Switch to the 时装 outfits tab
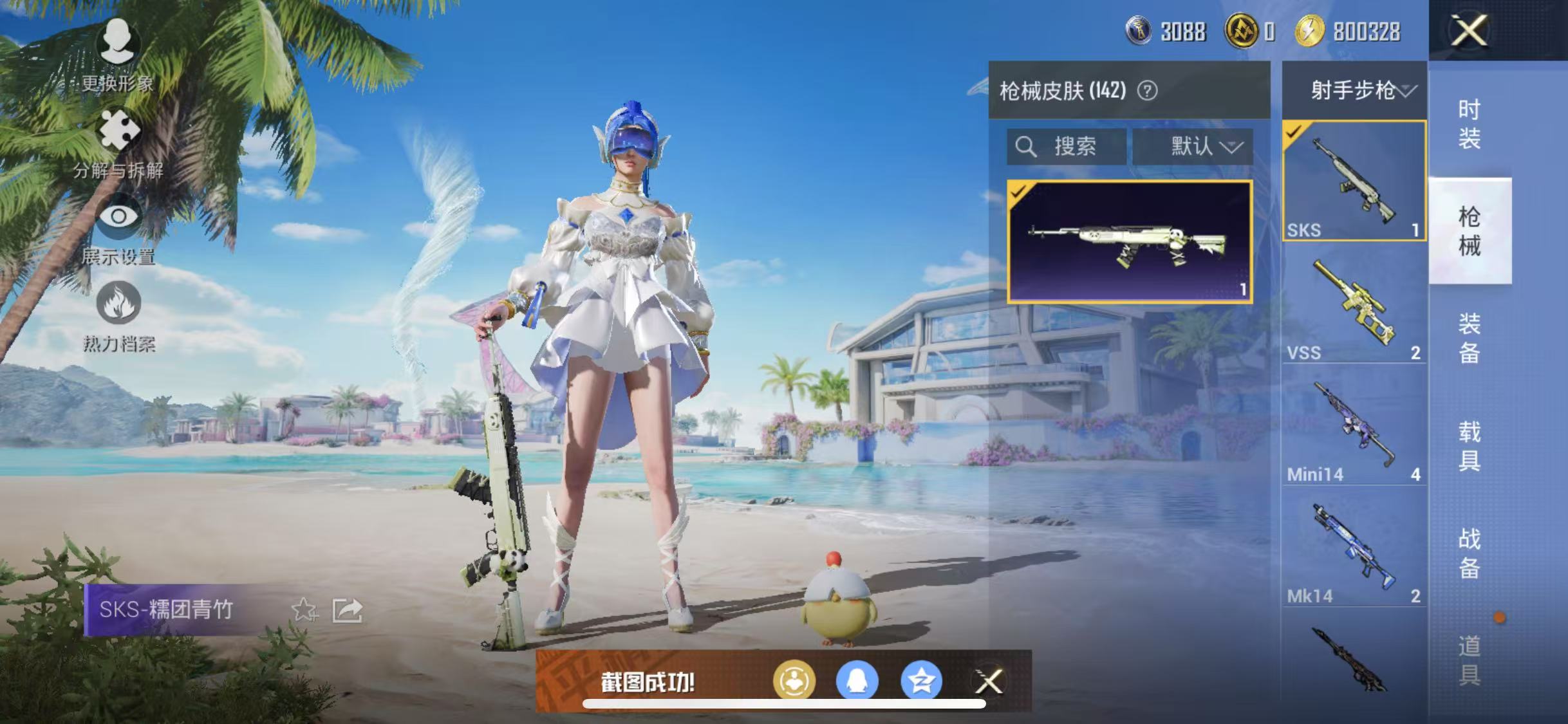Screen dimensions: 1568x724 click(1469, 124)
